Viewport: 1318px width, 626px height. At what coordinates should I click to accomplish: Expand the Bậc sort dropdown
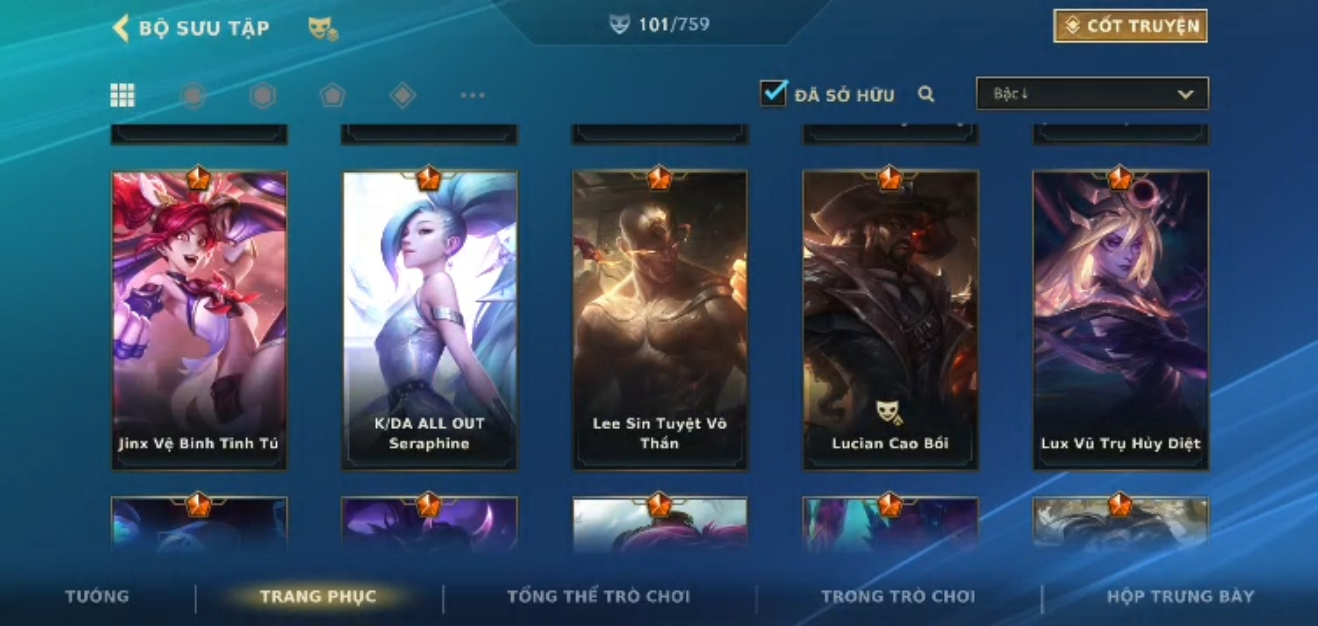pyautogui.click(x=1092, y=94)
